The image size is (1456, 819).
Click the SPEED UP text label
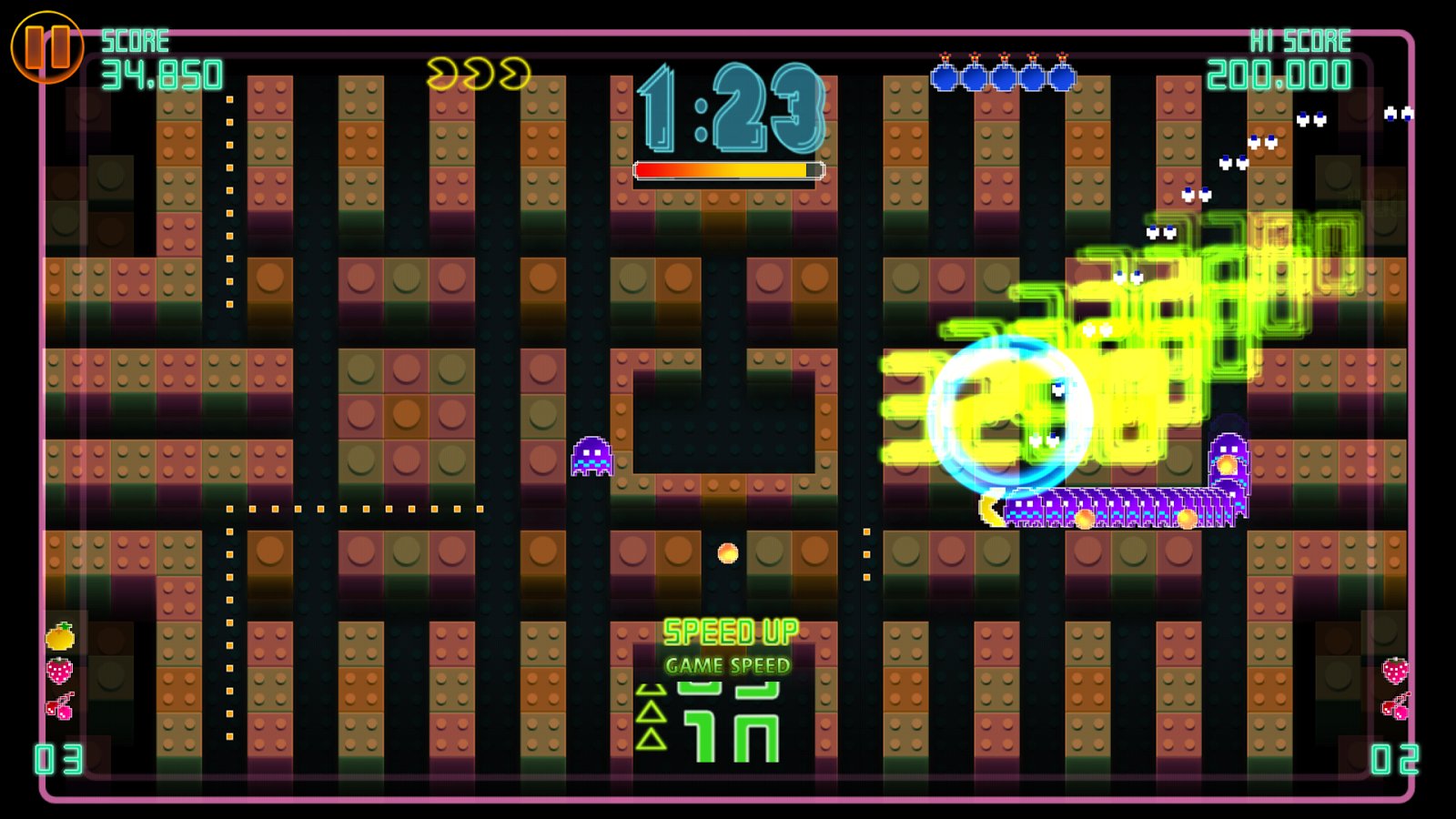[x=730, y=628]
